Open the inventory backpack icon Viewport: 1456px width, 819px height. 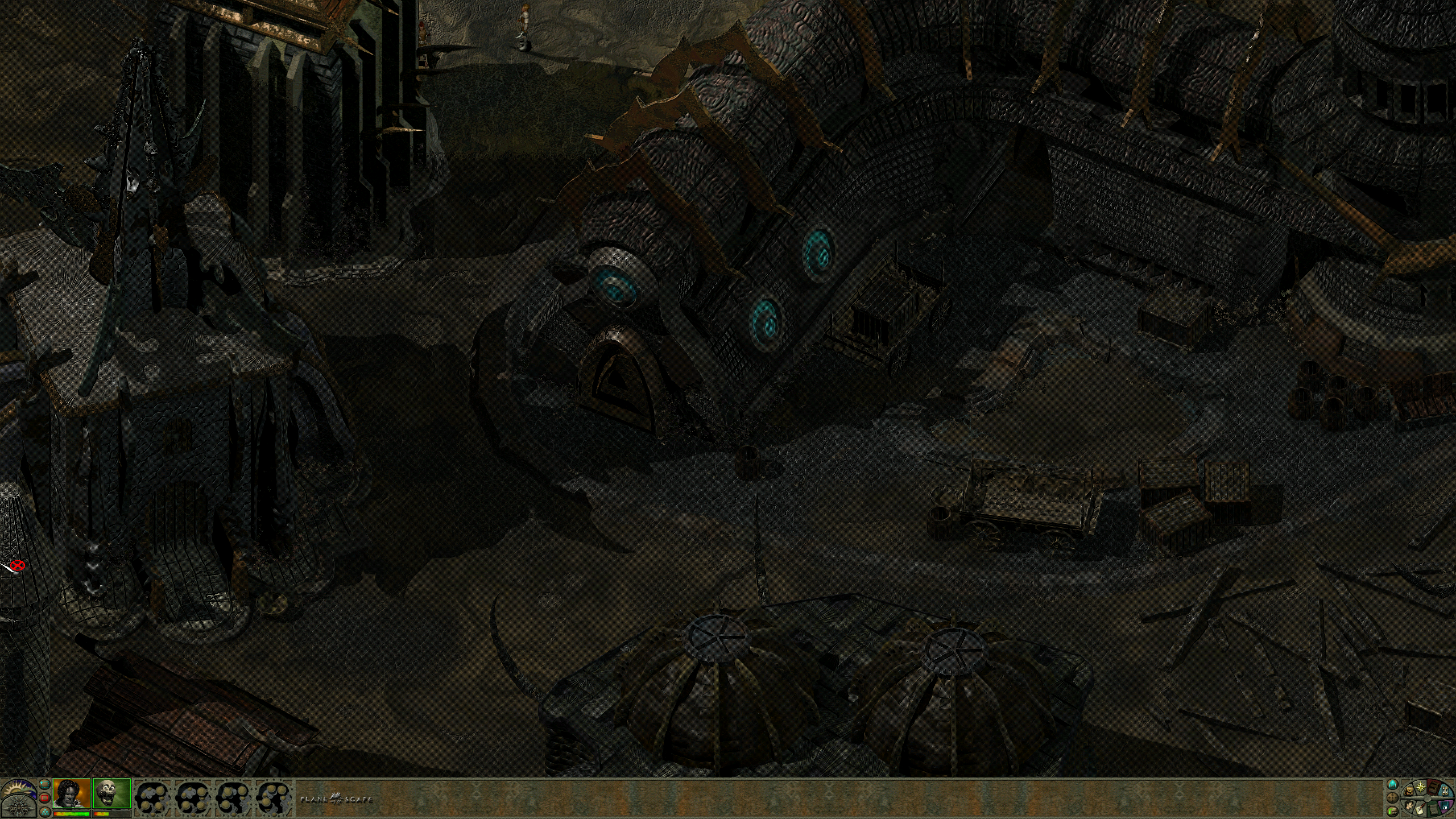1409,791
